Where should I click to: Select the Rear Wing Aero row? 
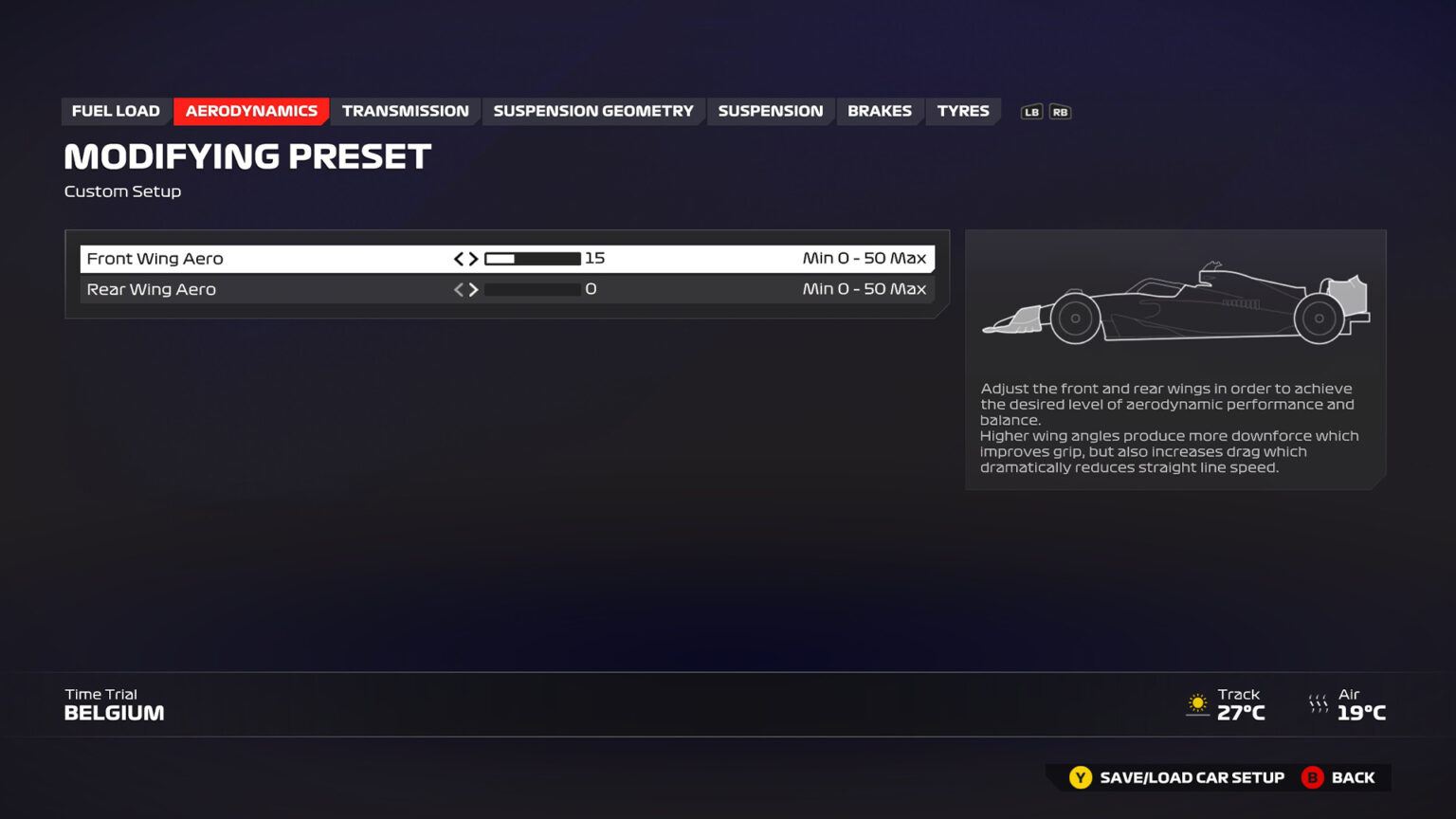[x=284, y=289]
